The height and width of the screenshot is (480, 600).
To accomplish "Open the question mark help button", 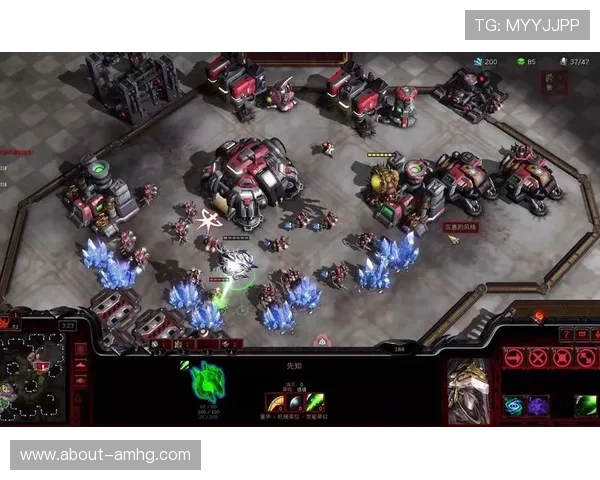I will pos(566,334).
